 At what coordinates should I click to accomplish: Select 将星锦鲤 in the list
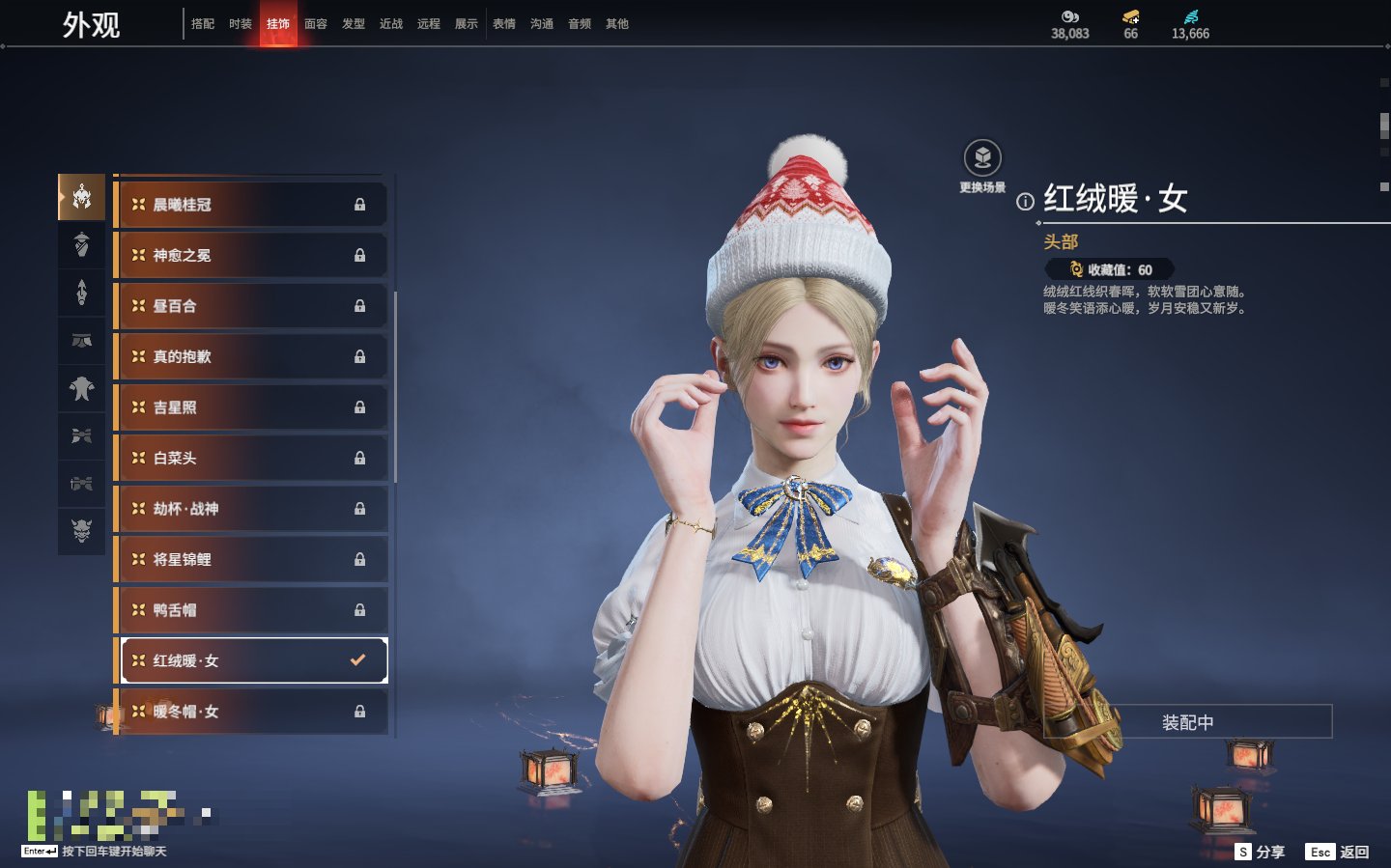point(251,560)
